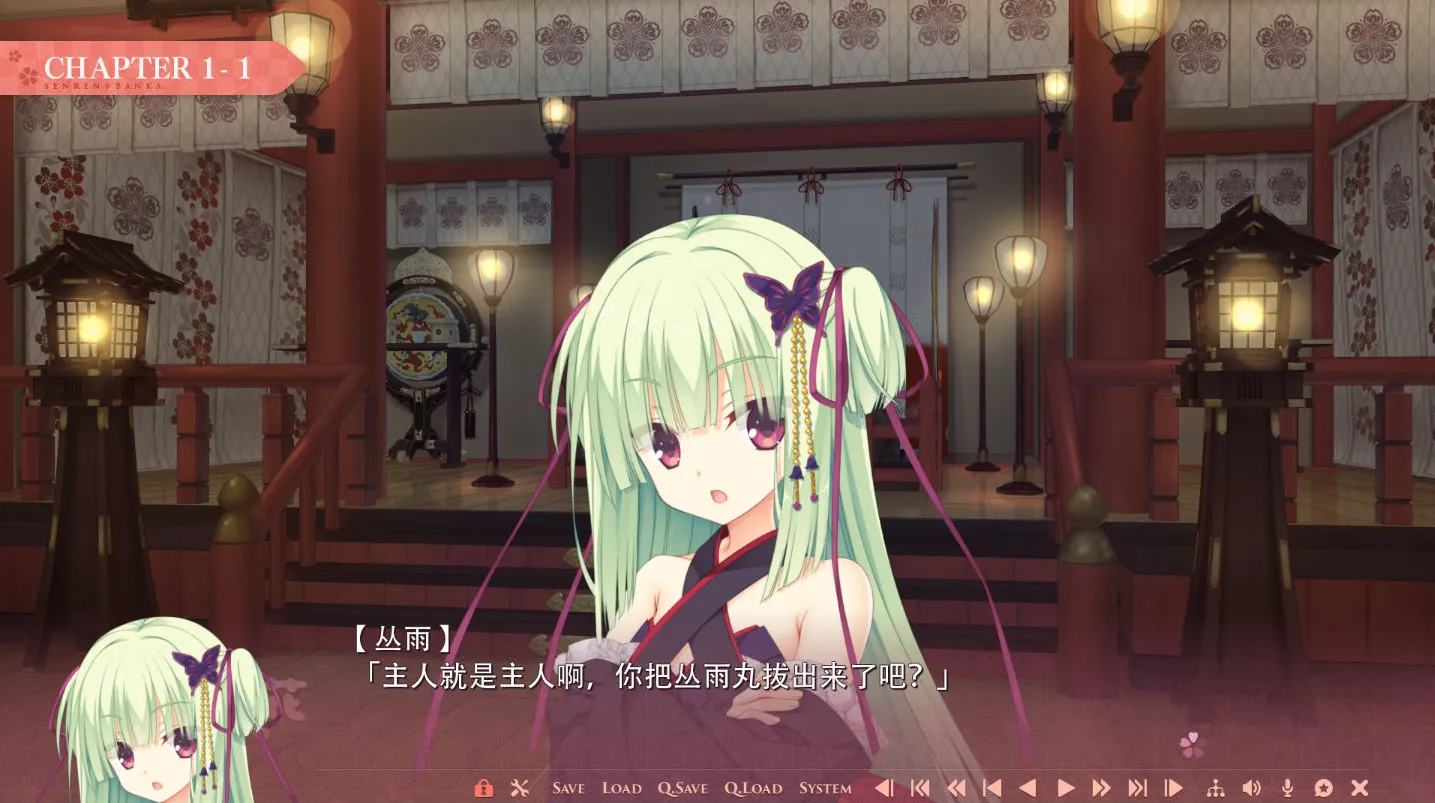Image resolution: width=1435 pixels, height=803 pixels.
Task: Click the star speech bubble icon
Action: tap(1323, 788)
